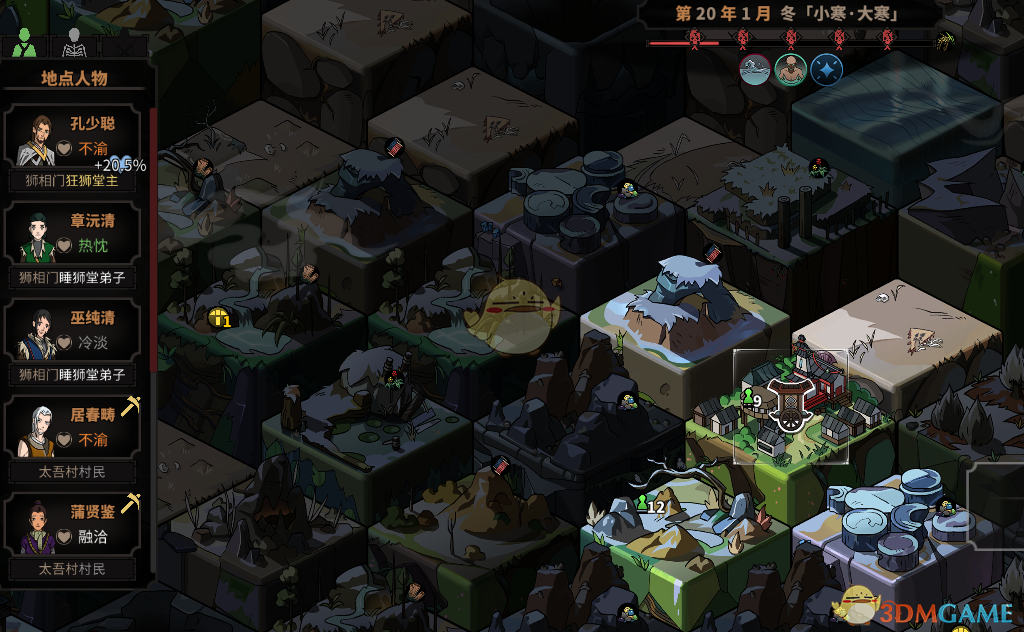
Task: Open the bald man status icon
Action: coord(791,70)
